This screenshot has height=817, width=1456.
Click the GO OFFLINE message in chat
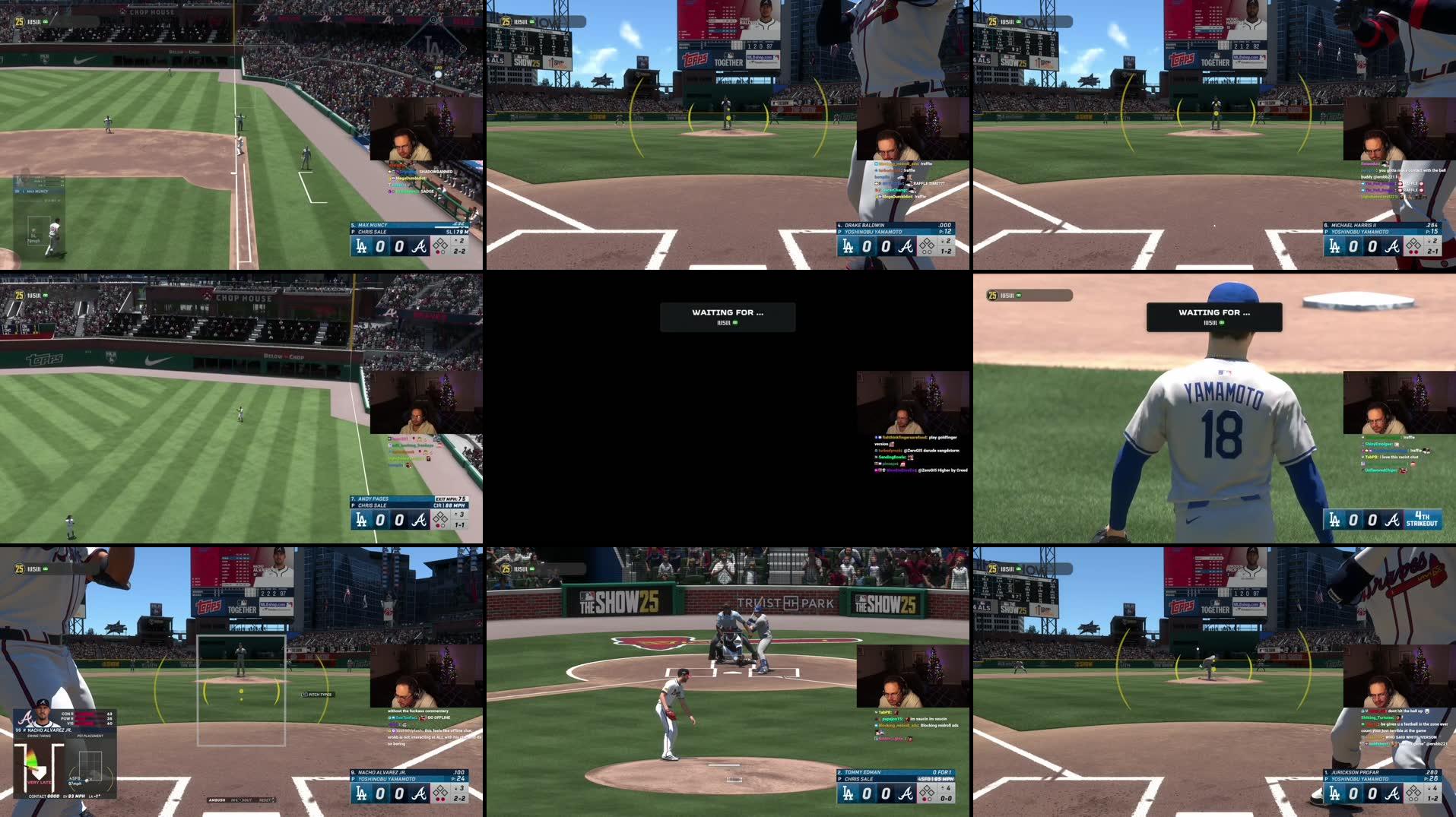[437, 717]
